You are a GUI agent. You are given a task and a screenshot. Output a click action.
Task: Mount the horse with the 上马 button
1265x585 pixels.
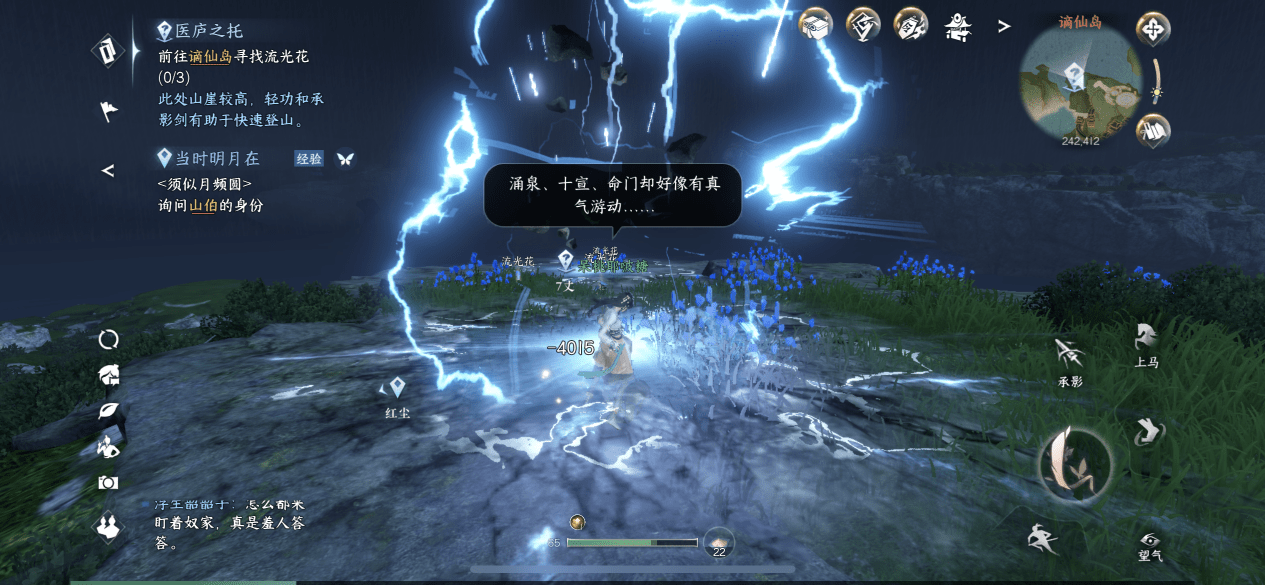(x=1146, y=338)
